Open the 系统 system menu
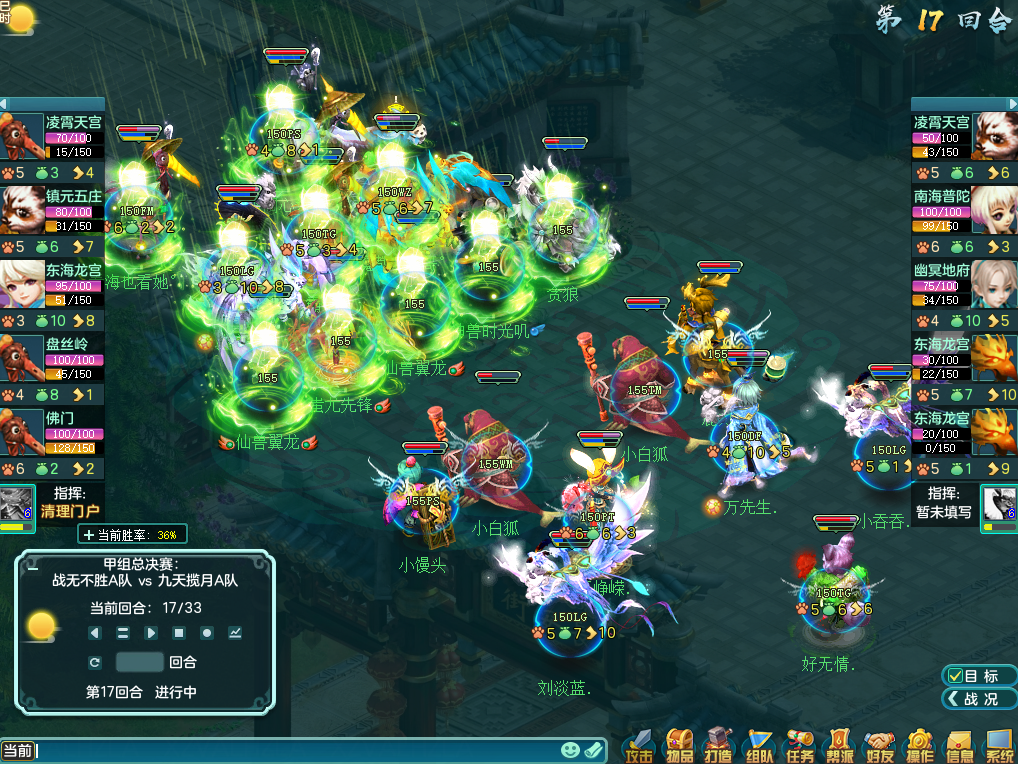Screen dimensions: 1018x764 (999, 744)
